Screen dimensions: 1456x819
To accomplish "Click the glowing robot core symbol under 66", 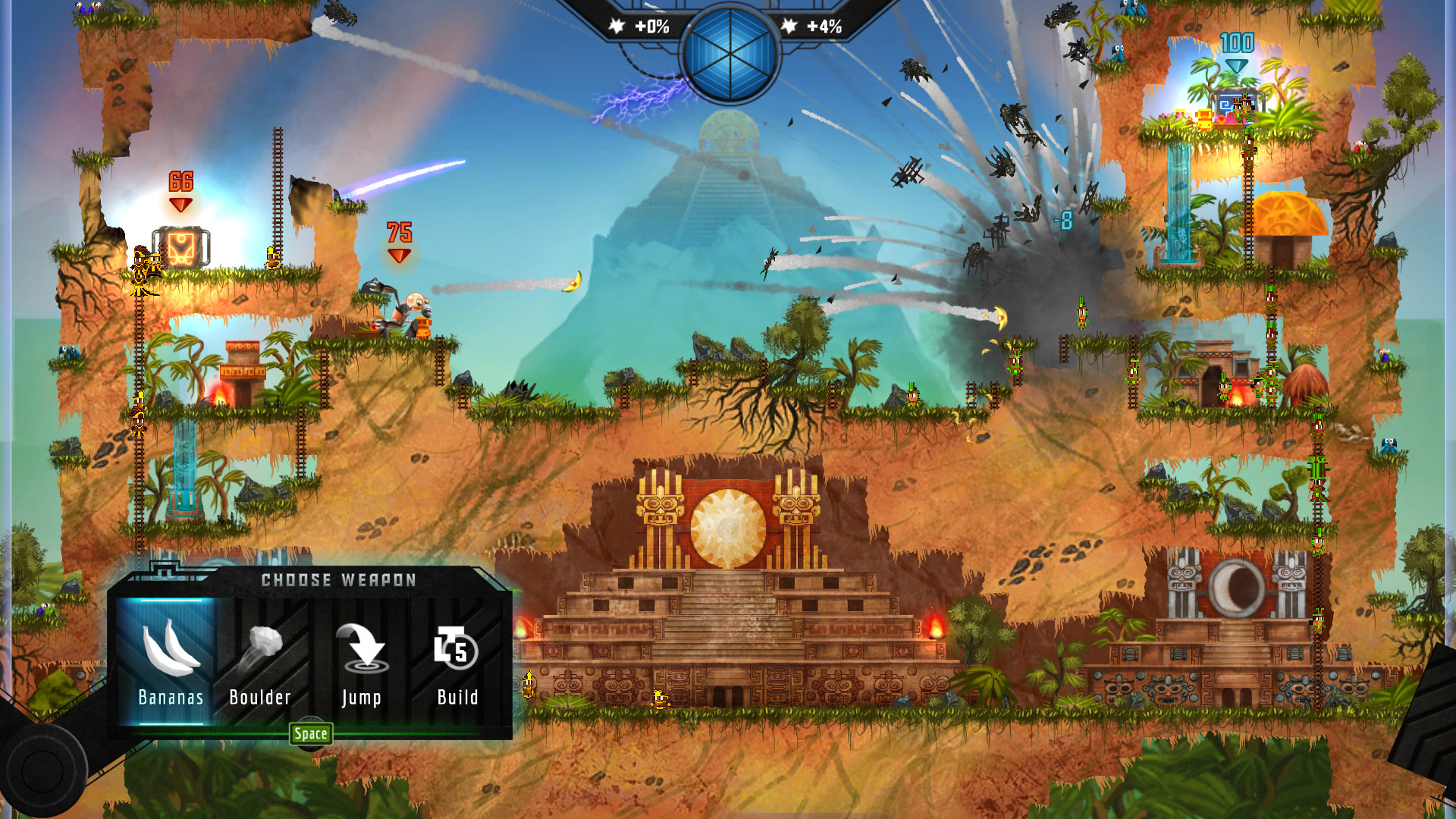I will coord(180,249).
